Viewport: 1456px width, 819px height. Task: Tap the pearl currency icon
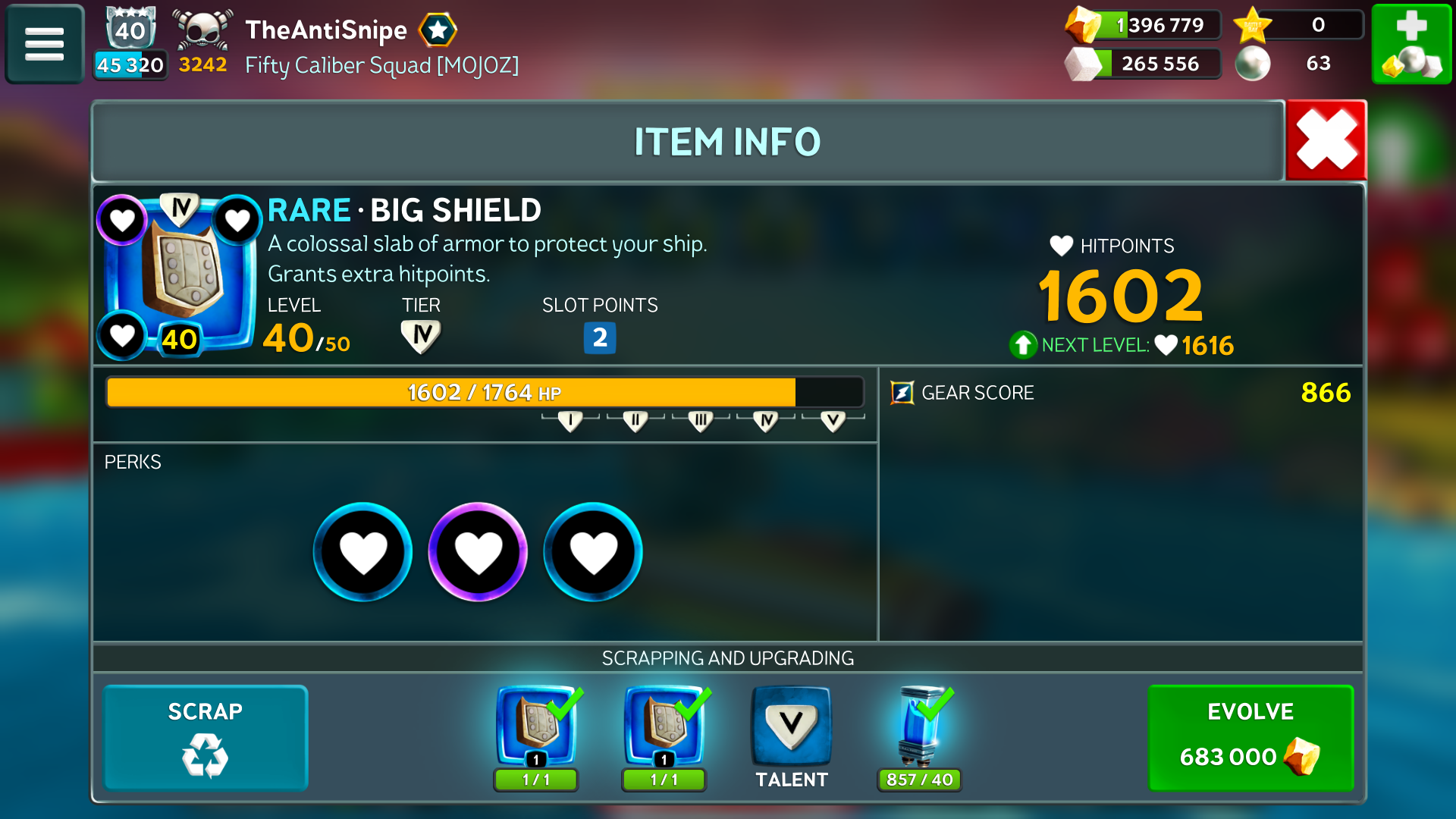tap(1253, 64)
